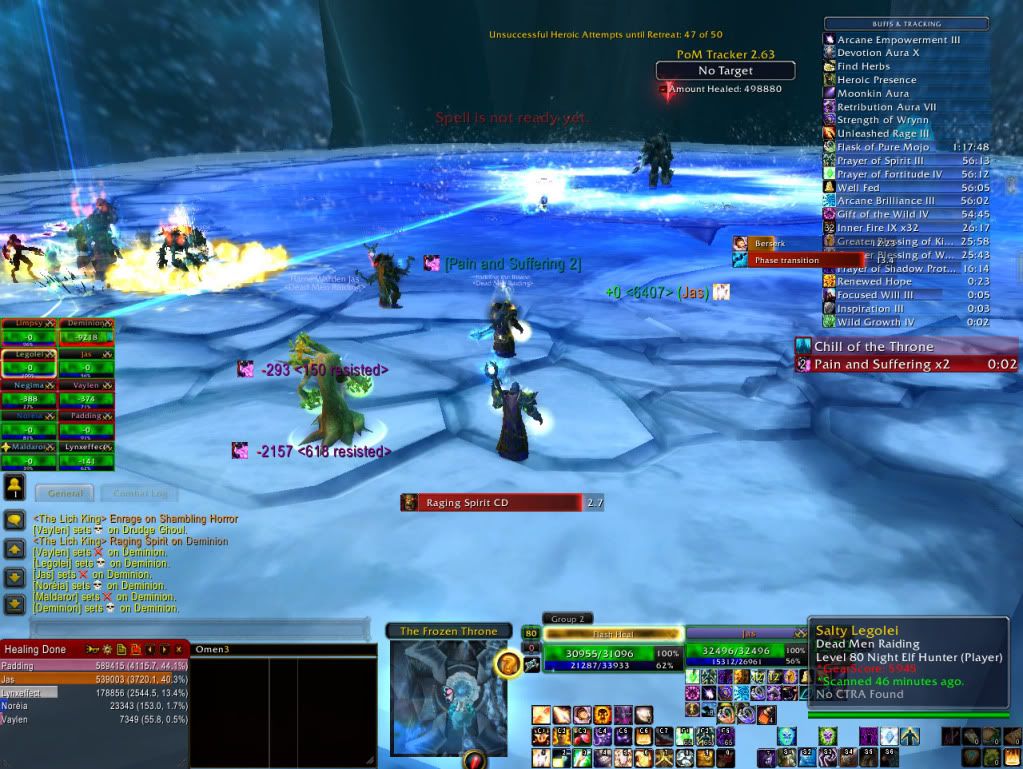Click the Raging Spirit CD timer bar
This screenshot has width=1023, height=769.
click(x=490, y=502)
